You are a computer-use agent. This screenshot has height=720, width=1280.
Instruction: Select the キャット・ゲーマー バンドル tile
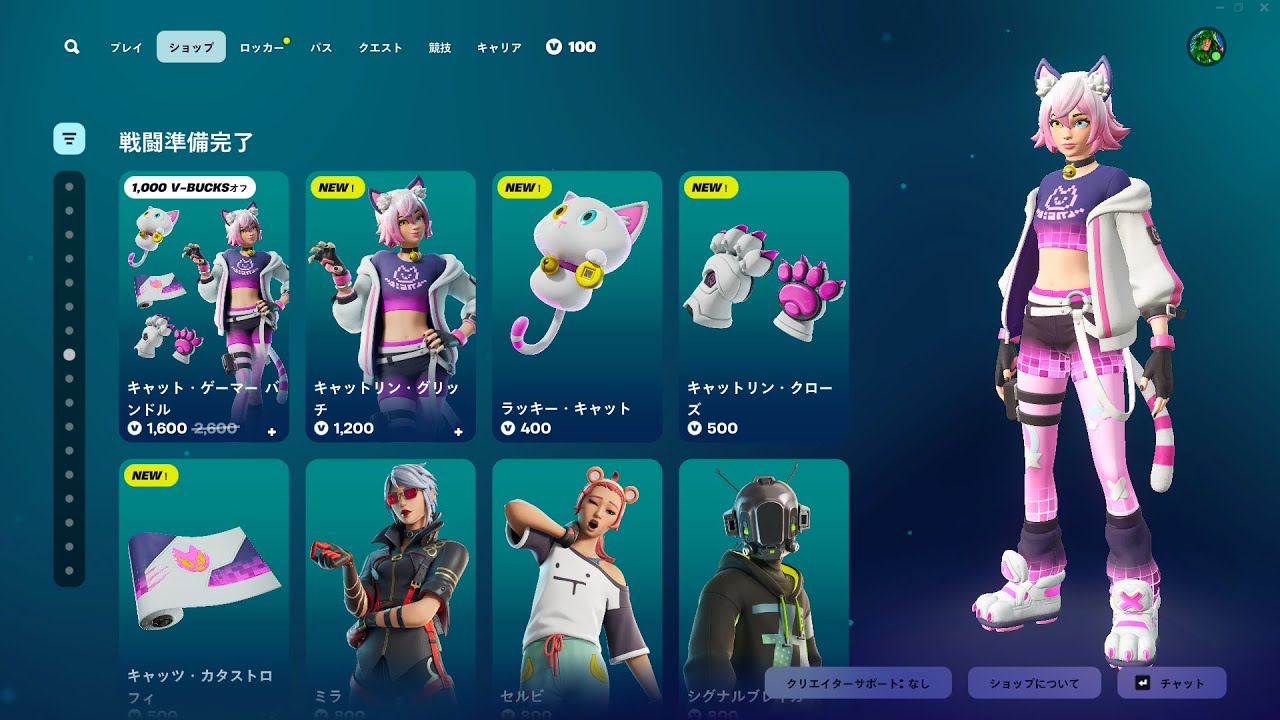click(x=204, y=306)
